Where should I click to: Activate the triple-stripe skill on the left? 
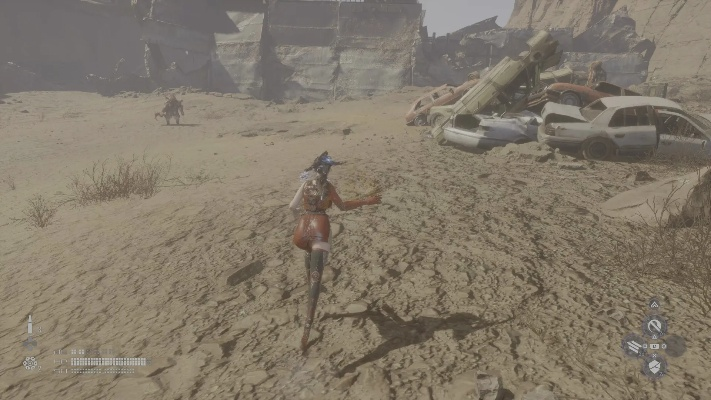pos(634,347)
